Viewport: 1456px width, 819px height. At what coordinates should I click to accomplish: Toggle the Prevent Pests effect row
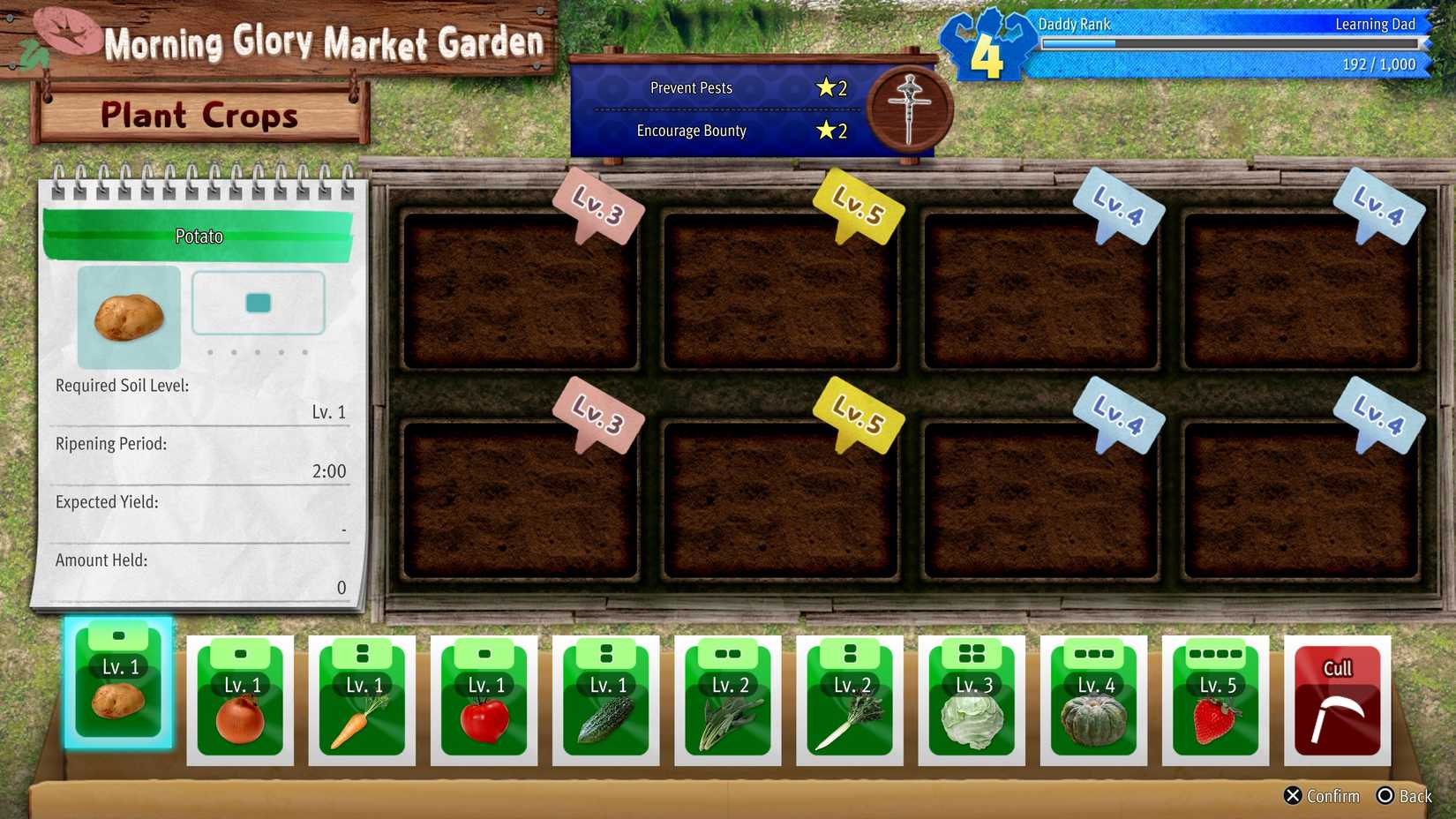pyautogui.click(x=739, y=87)
